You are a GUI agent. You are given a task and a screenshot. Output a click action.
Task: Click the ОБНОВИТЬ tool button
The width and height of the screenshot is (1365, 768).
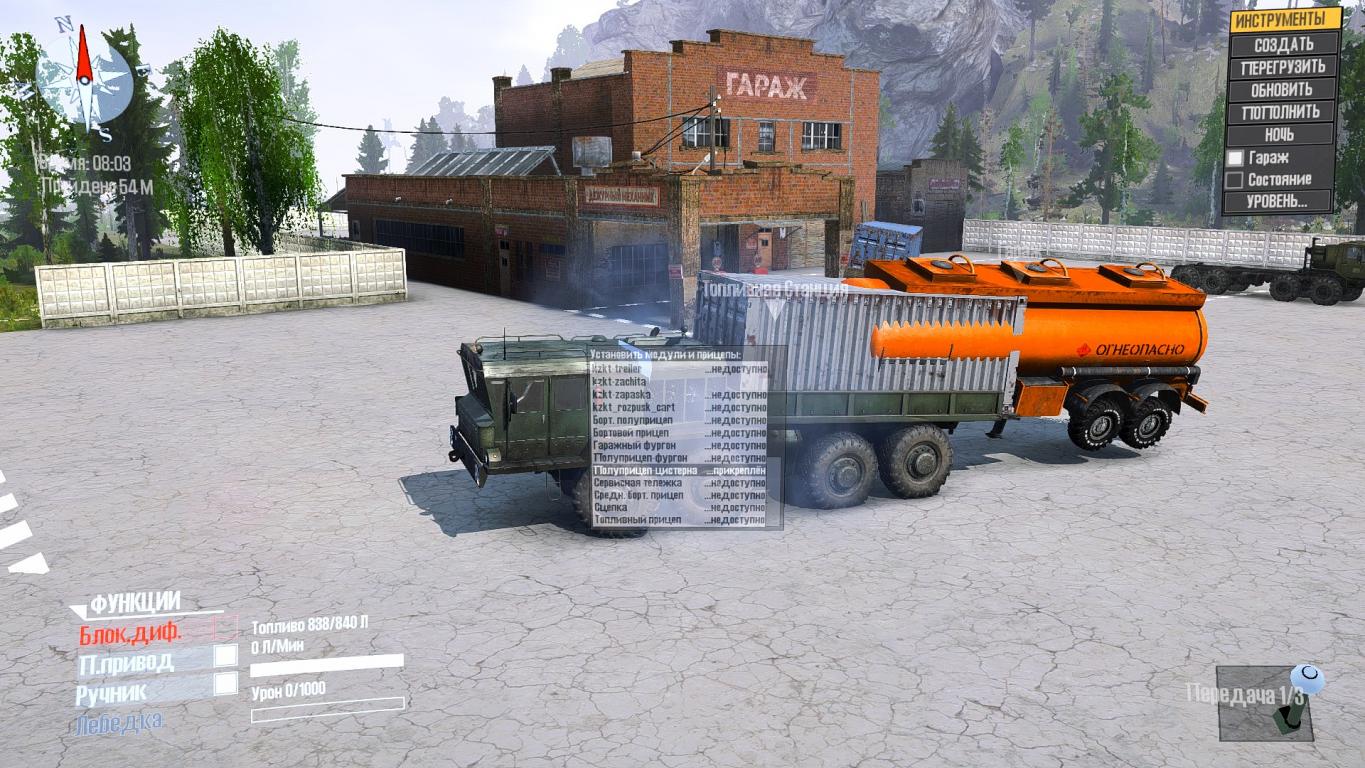coord(1284,89)
